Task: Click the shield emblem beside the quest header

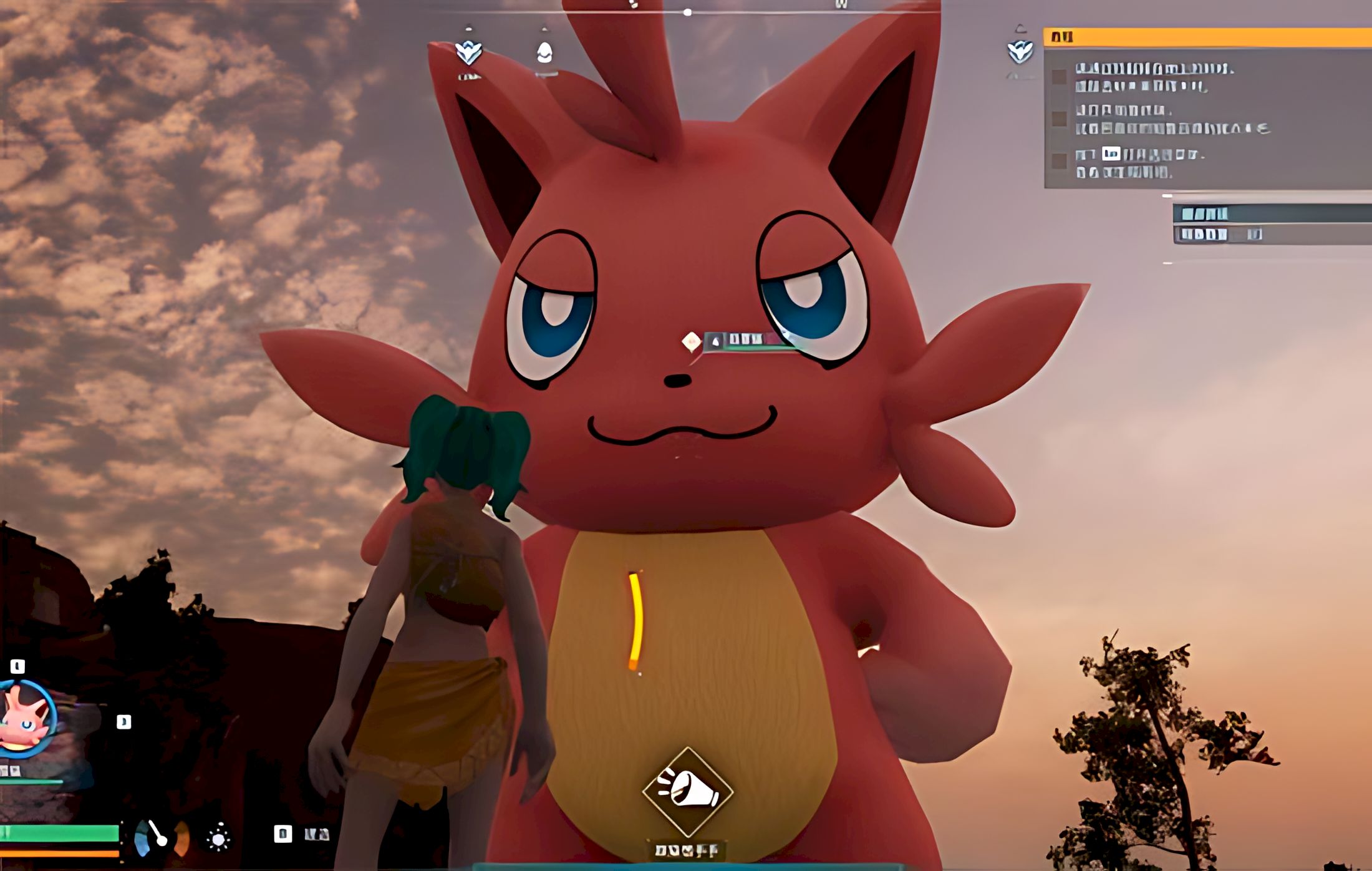Action: tap(1020, 51)
